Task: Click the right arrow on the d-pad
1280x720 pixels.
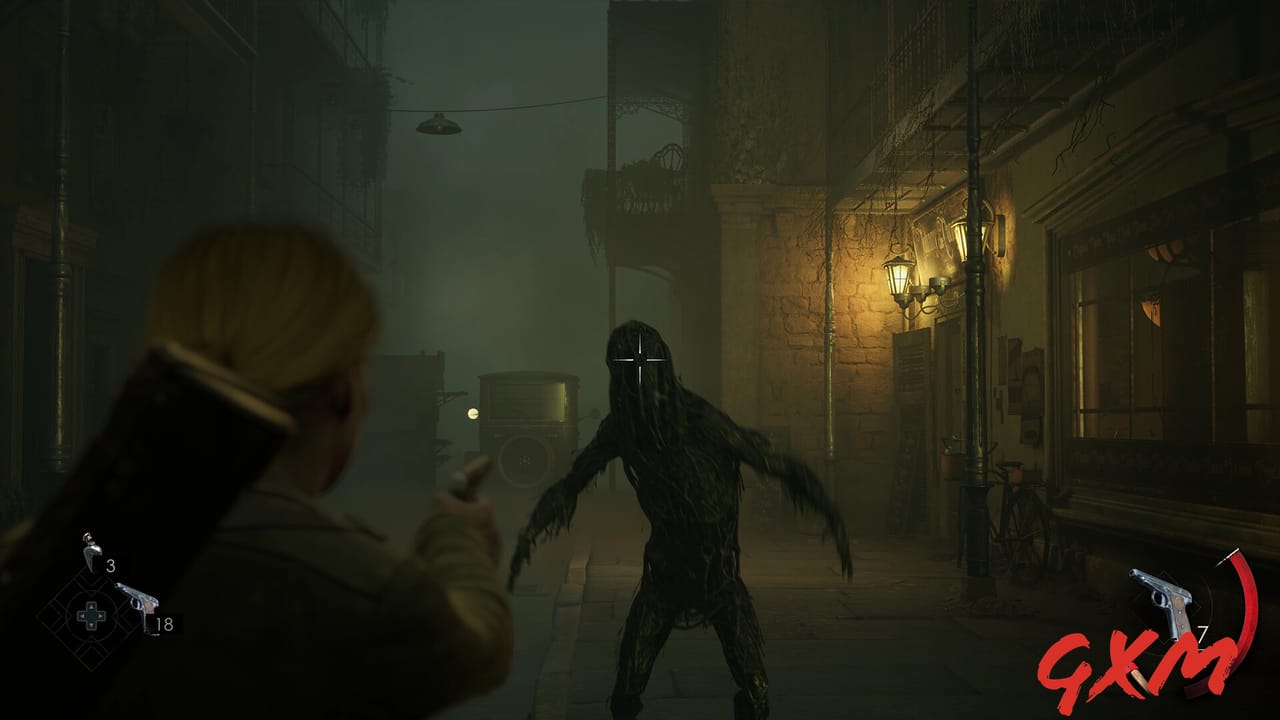Action: pyautogui.click(x=100, y=617)
